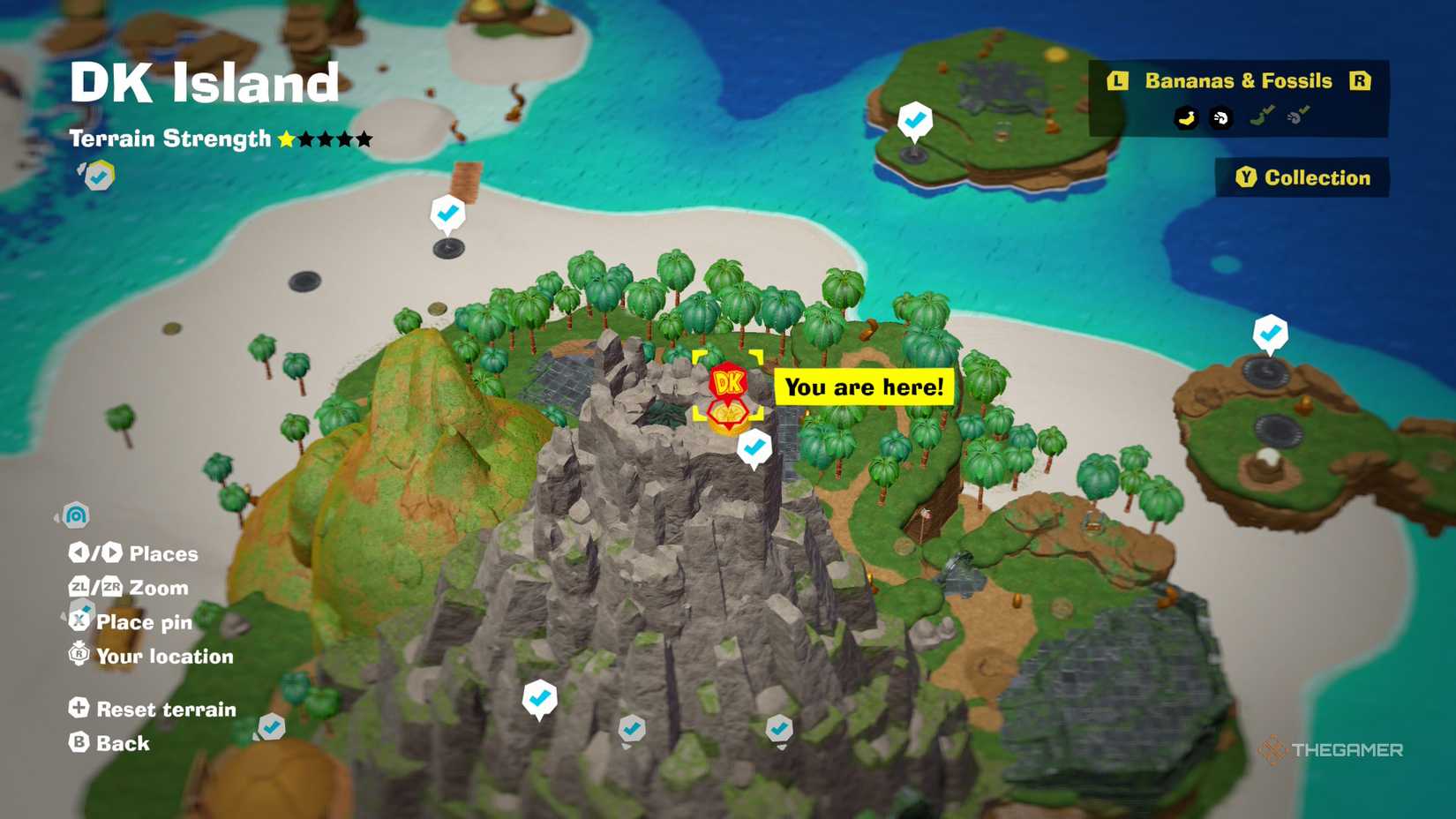Click the collected fossil icon with checkmark
The image size is (1456, 819).
point(1296,115)
